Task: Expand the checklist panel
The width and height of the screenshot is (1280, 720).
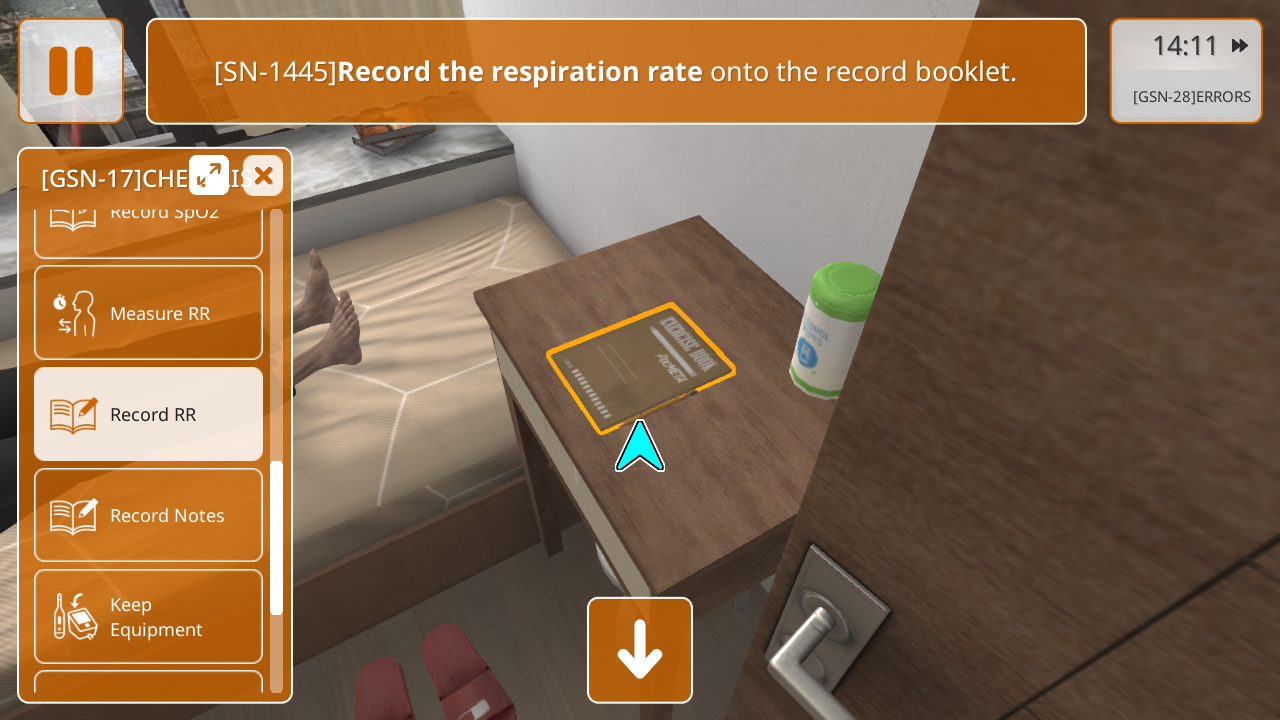Action: (209, 175)
